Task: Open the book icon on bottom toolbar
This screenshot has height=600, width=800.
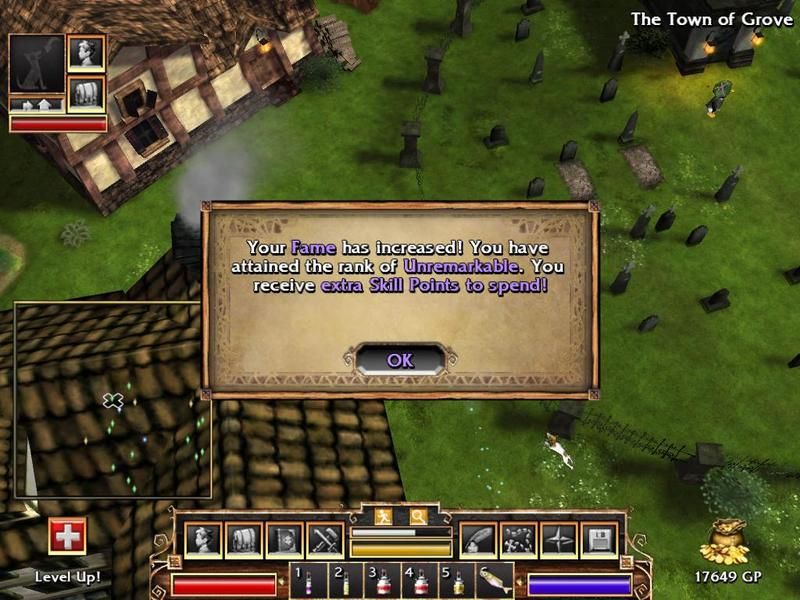Action: (284, 540)
